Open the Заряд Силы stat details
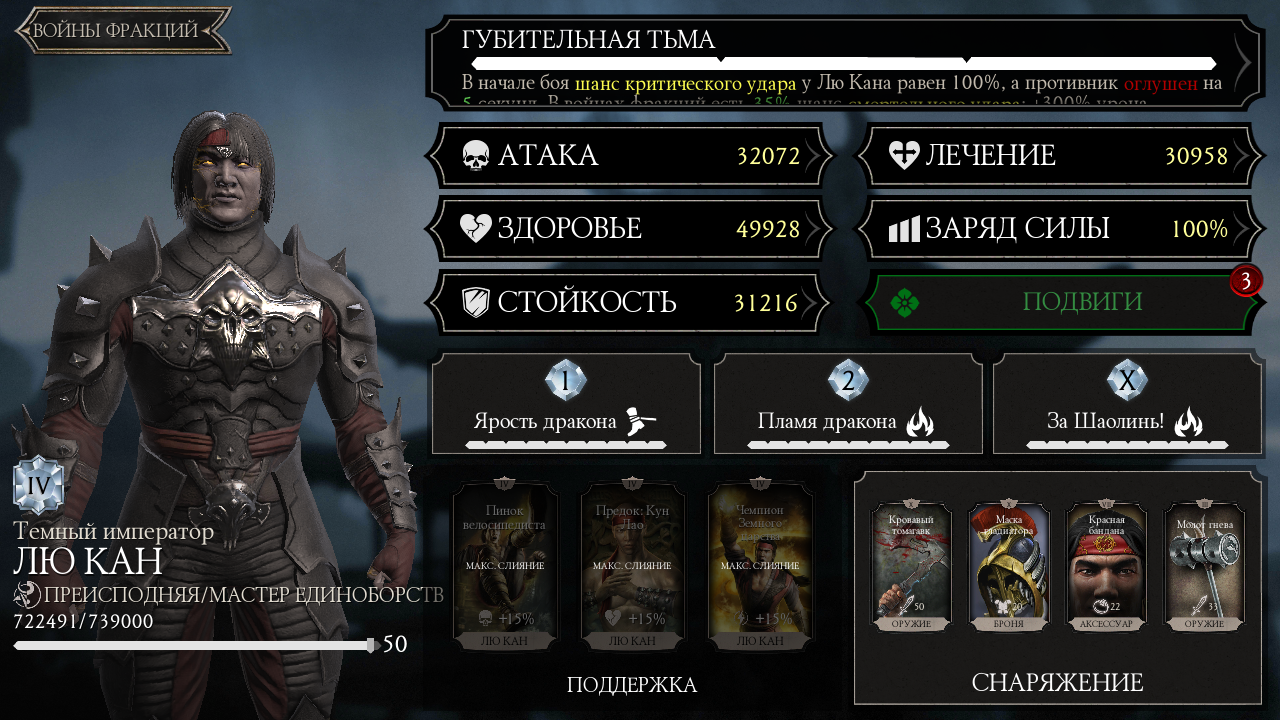Image resolution: width=1280 pixels, height=720 pixels. pos(1057,229)
